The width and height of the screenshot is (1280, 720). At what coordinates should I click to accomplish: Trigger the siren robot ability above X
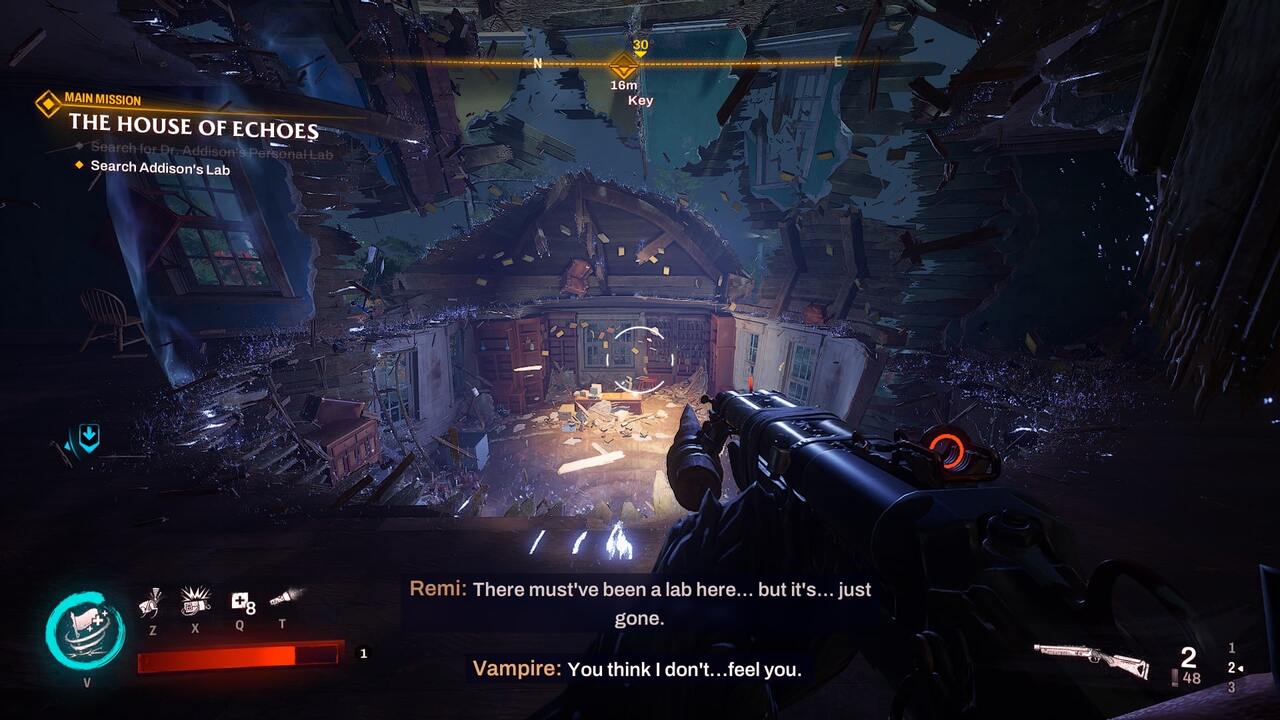click(x=195, y=601)
